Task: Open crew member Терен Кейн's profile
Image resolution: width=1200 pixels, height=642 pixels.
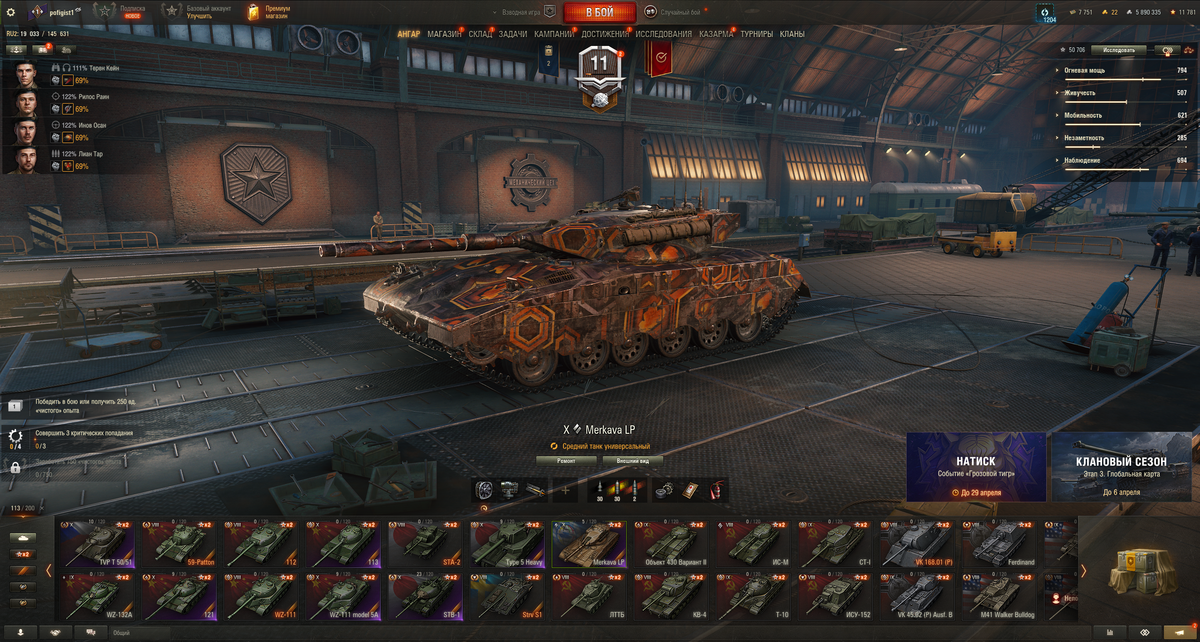Action: (27, 74)
